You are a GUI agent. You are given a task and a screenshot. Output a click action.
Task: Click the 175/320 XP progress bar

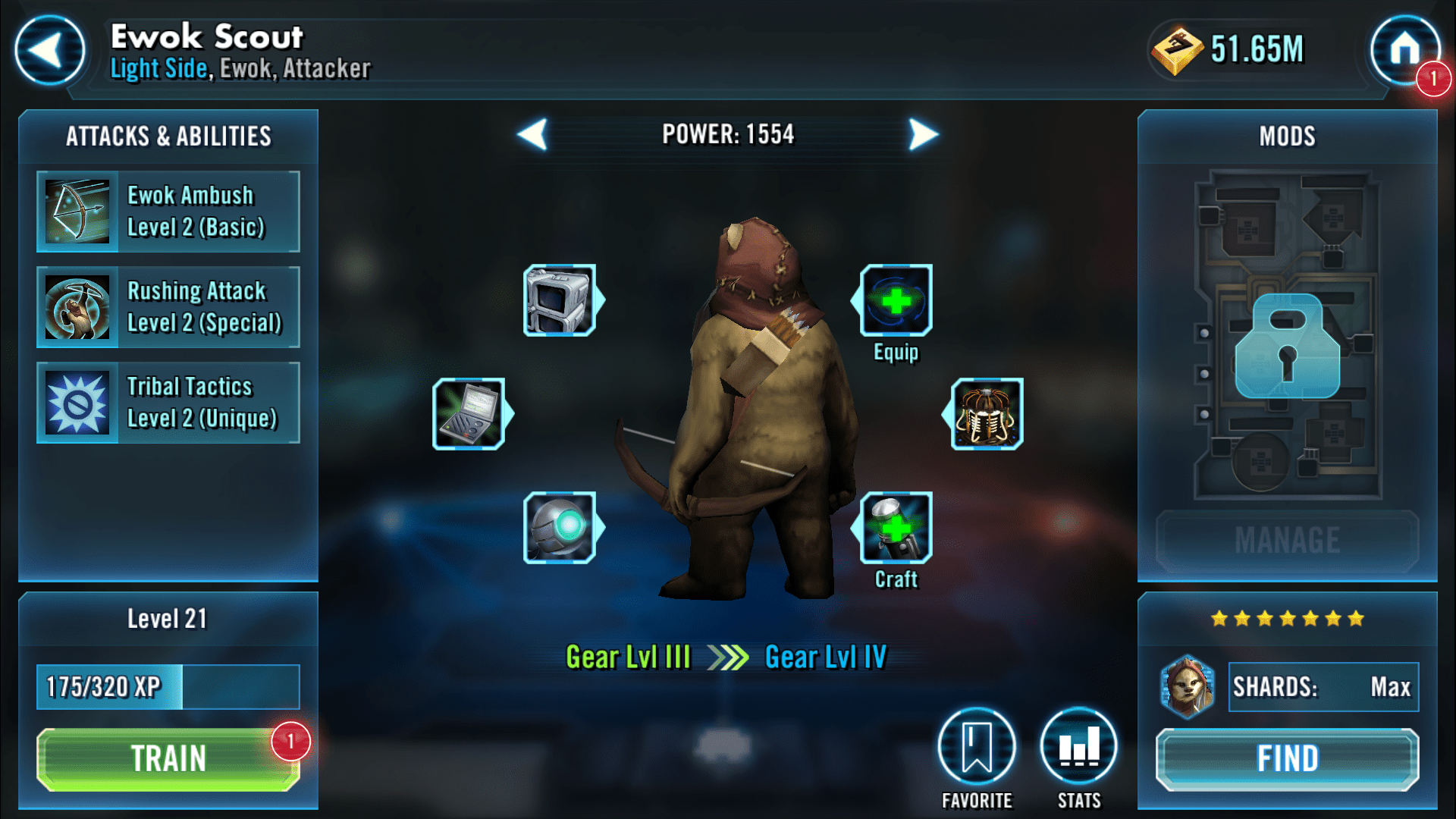[168, 686]
